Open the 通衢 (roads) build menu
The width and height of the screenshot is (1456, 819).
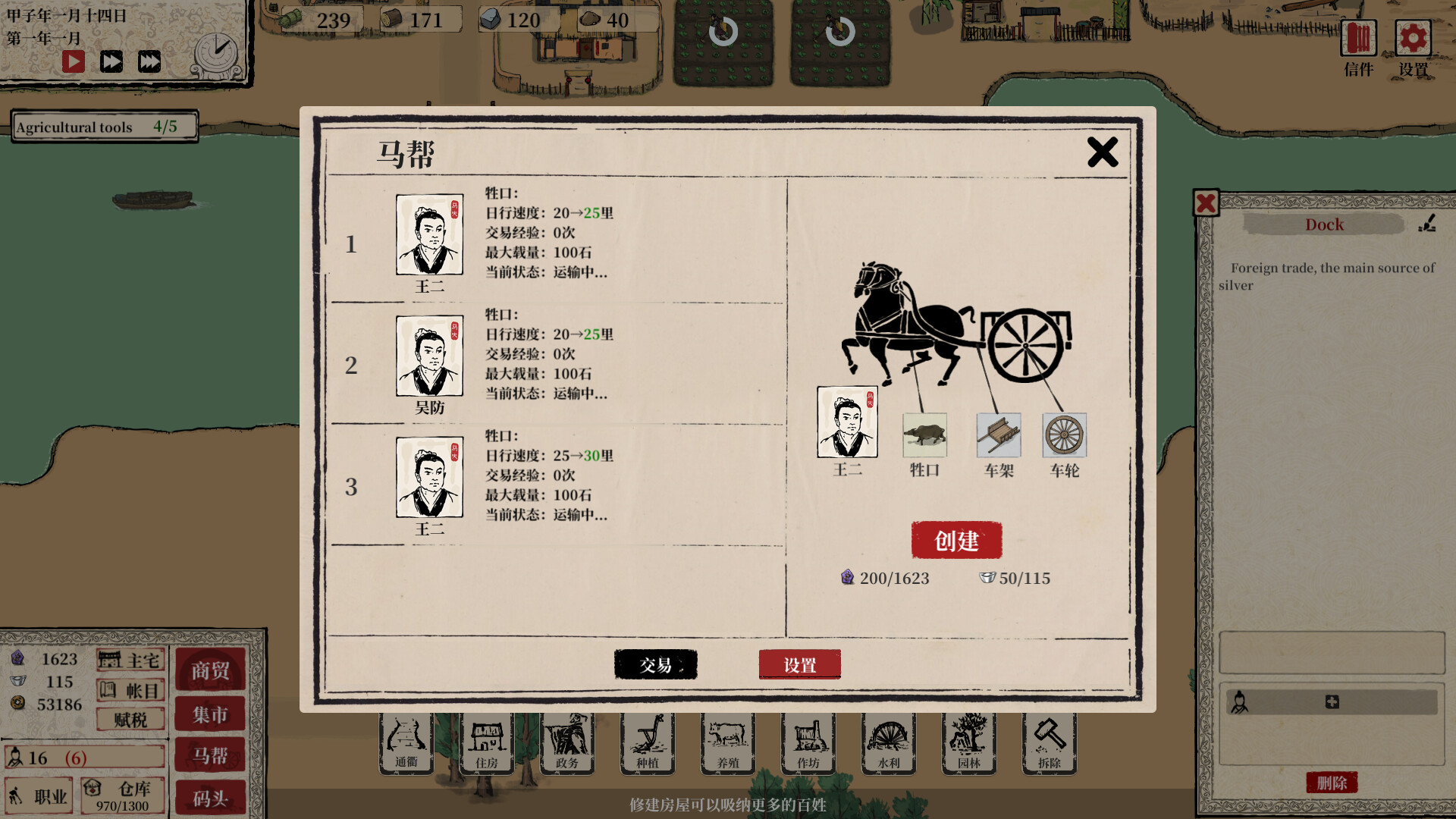point(406,743)
